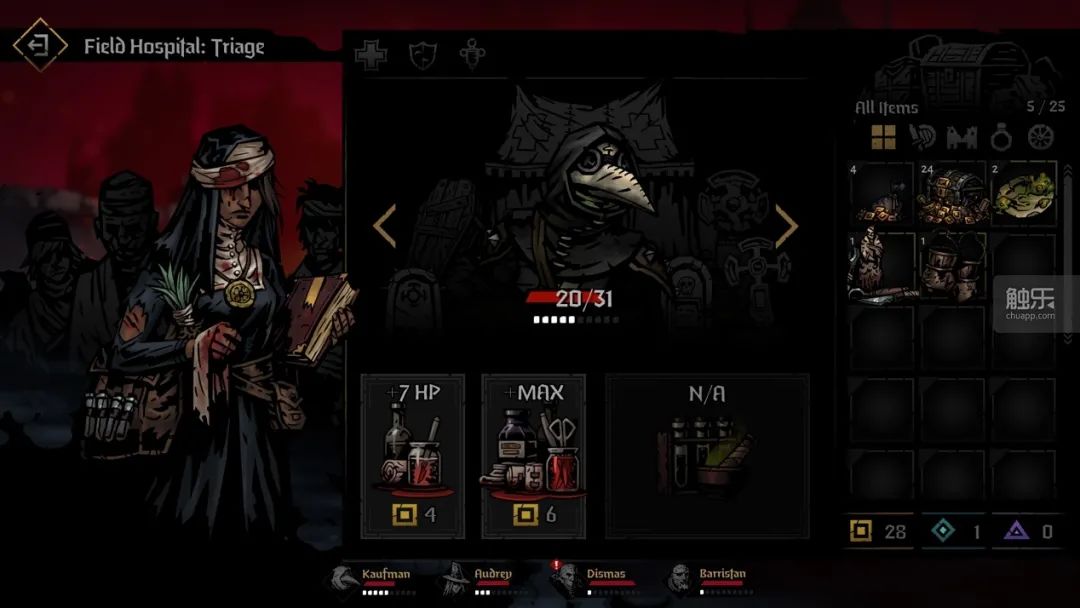Show all items with the grid filter
This screenshot has width=1080, height=608.
[883, 137]
